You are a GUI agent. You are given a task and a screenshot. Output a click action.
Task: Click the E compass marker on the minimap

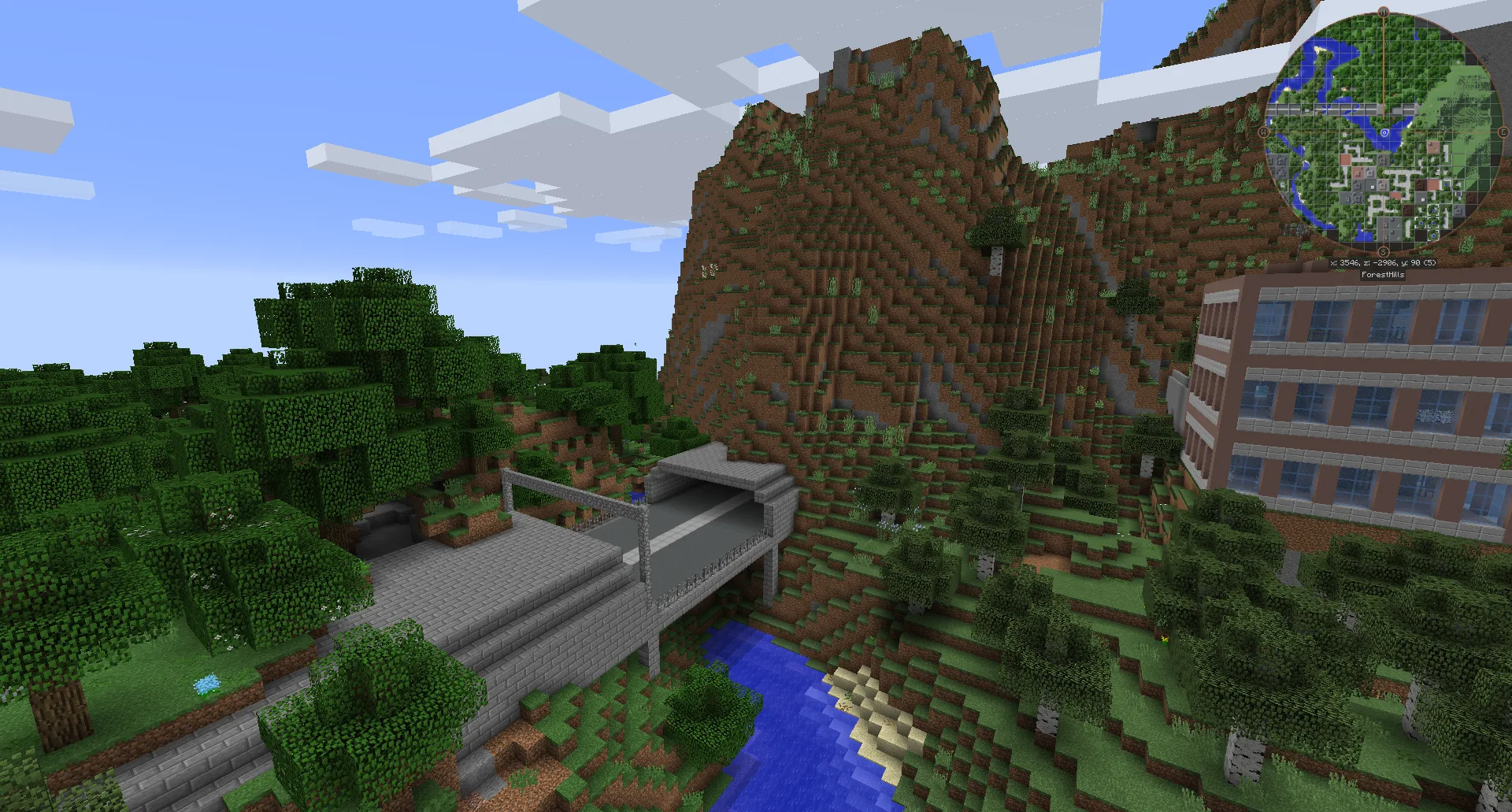point(1503,132)
